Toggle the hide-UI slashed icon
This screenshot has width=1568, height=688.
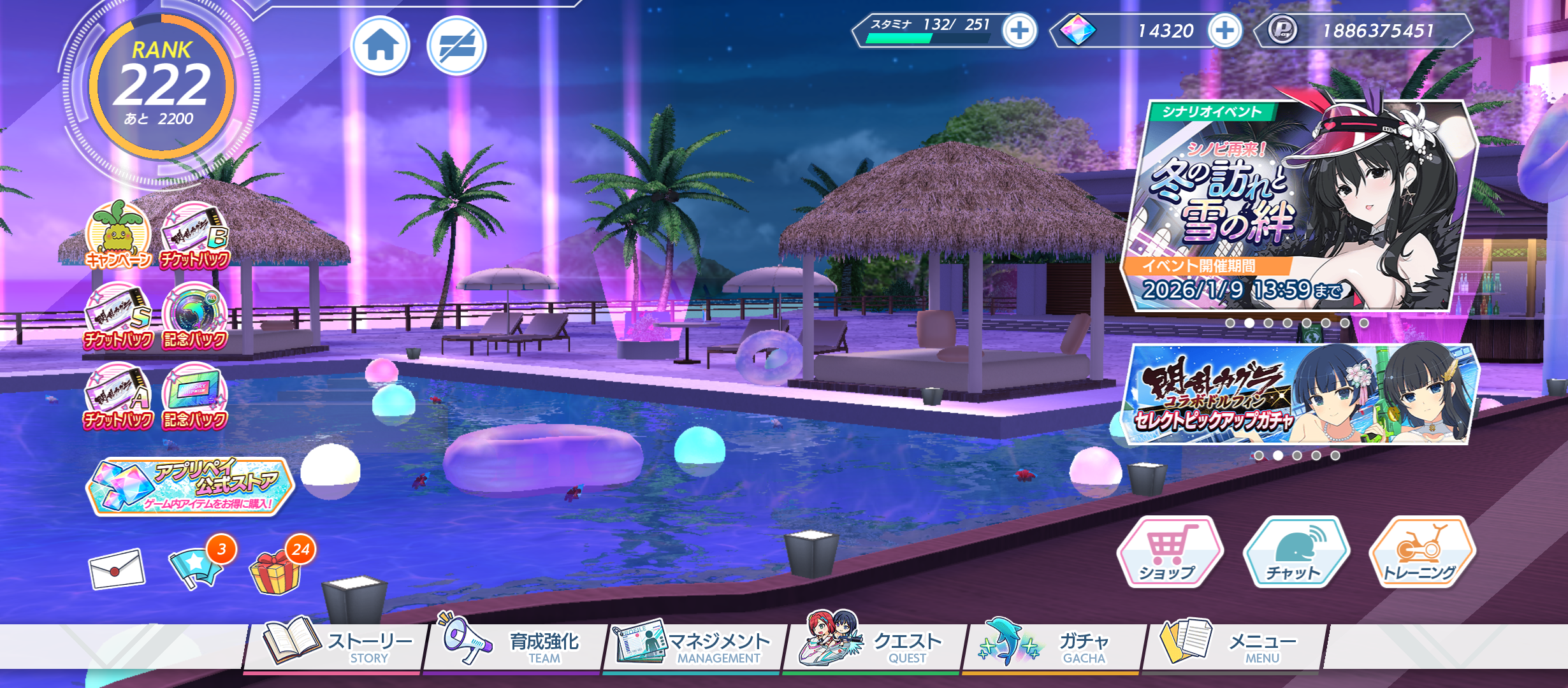point(456,46)
